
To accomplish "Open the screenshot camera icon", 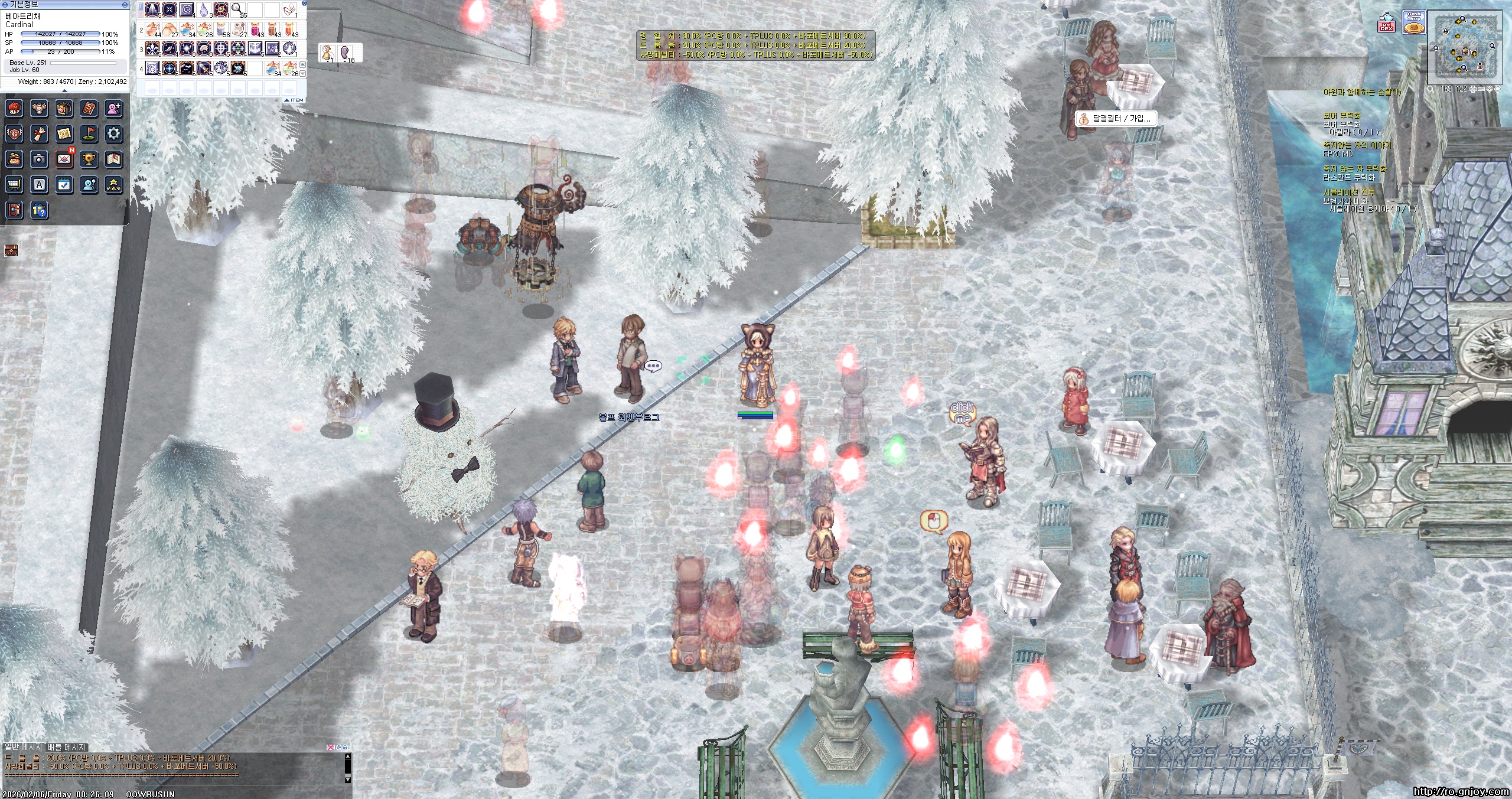I will click(x=39, y=159).
